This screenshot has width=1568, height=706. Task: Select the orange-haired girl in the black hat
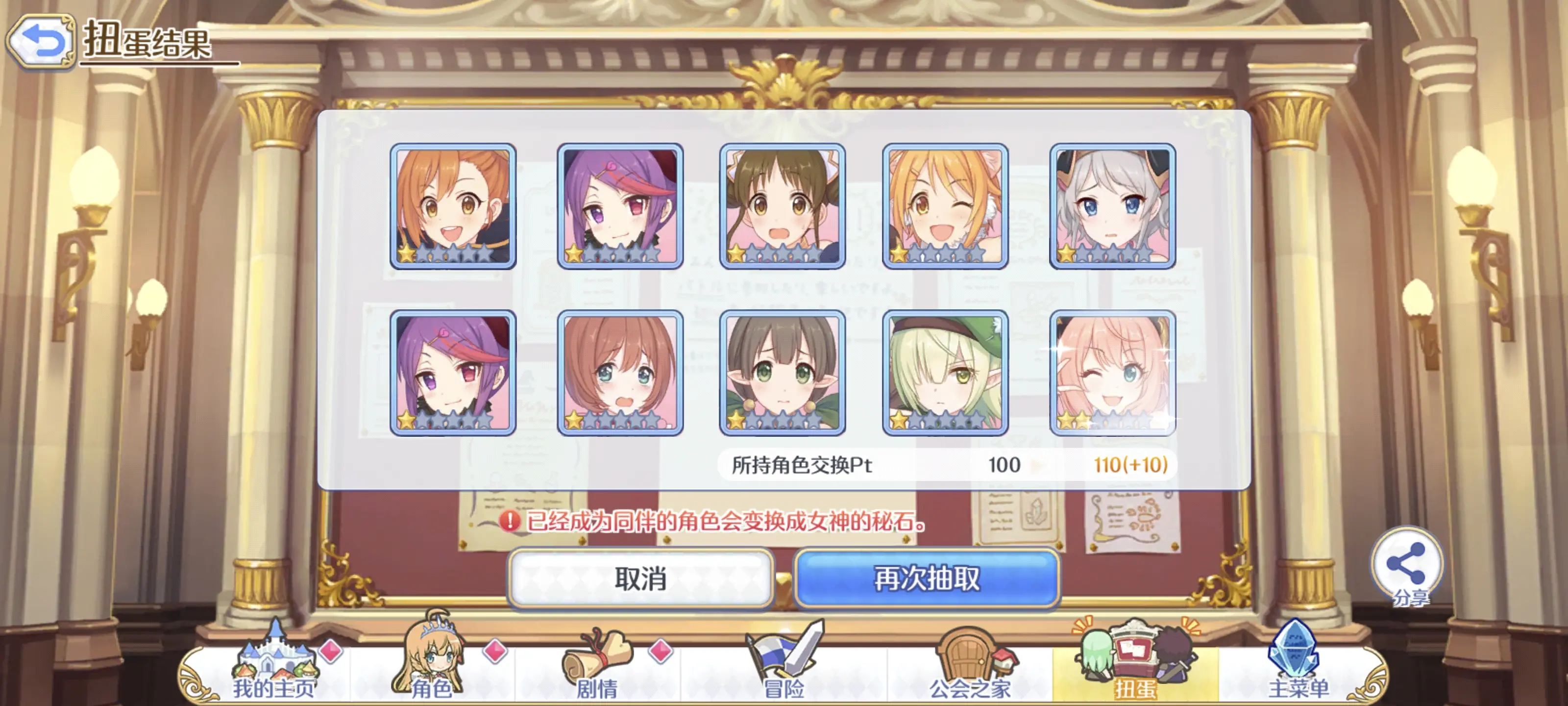tap(453, 206)
